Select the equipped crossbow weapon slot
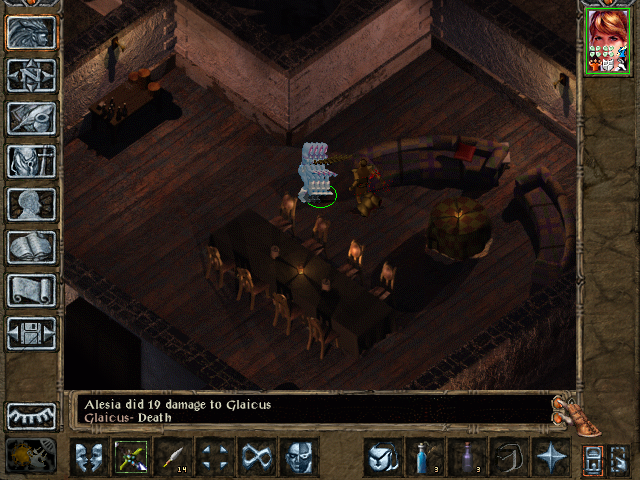 click(x=131, y=458)
